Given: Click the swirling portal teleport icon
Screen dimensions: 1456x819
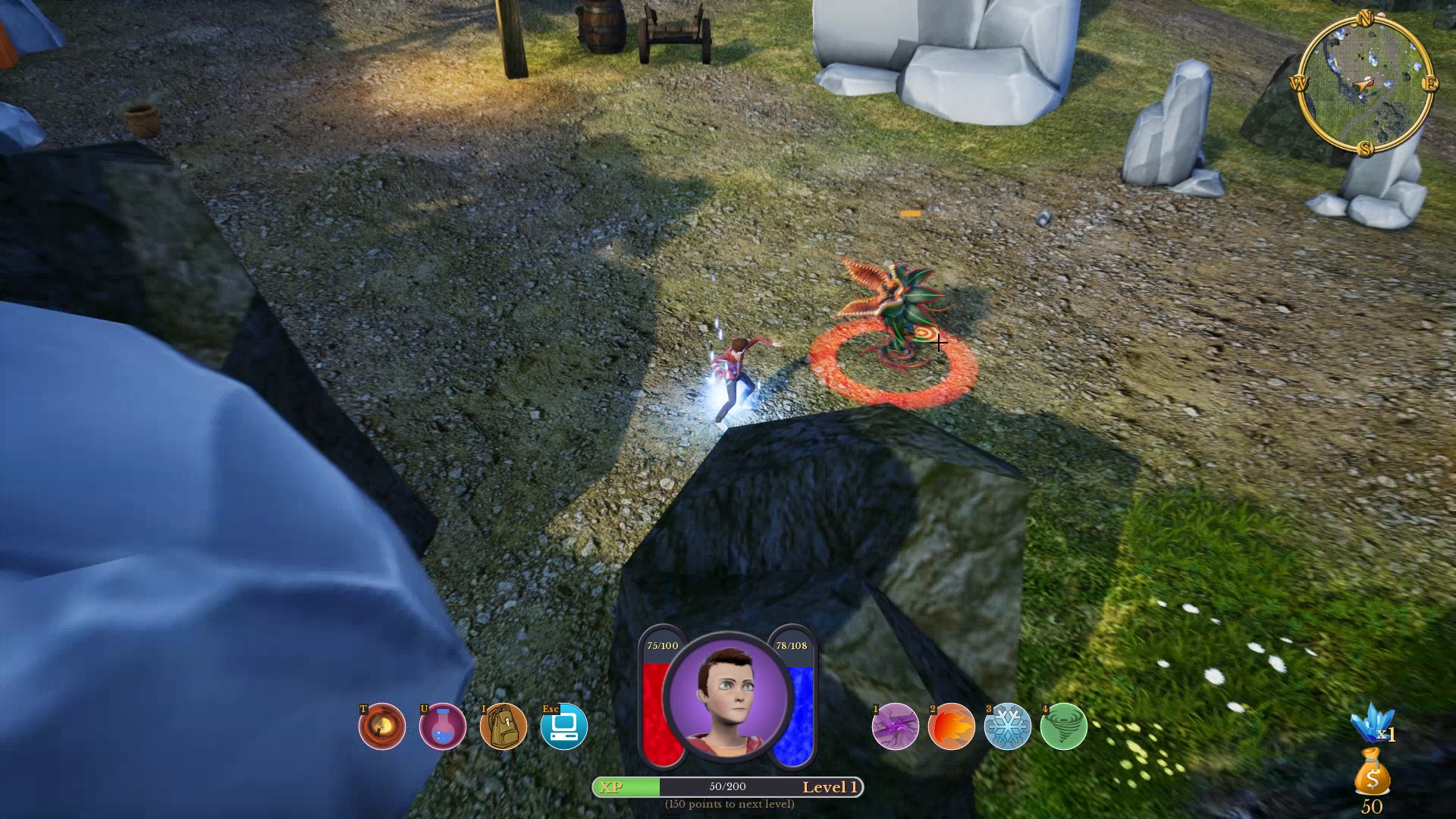Looking at the screenshot, I should [381, 726].
